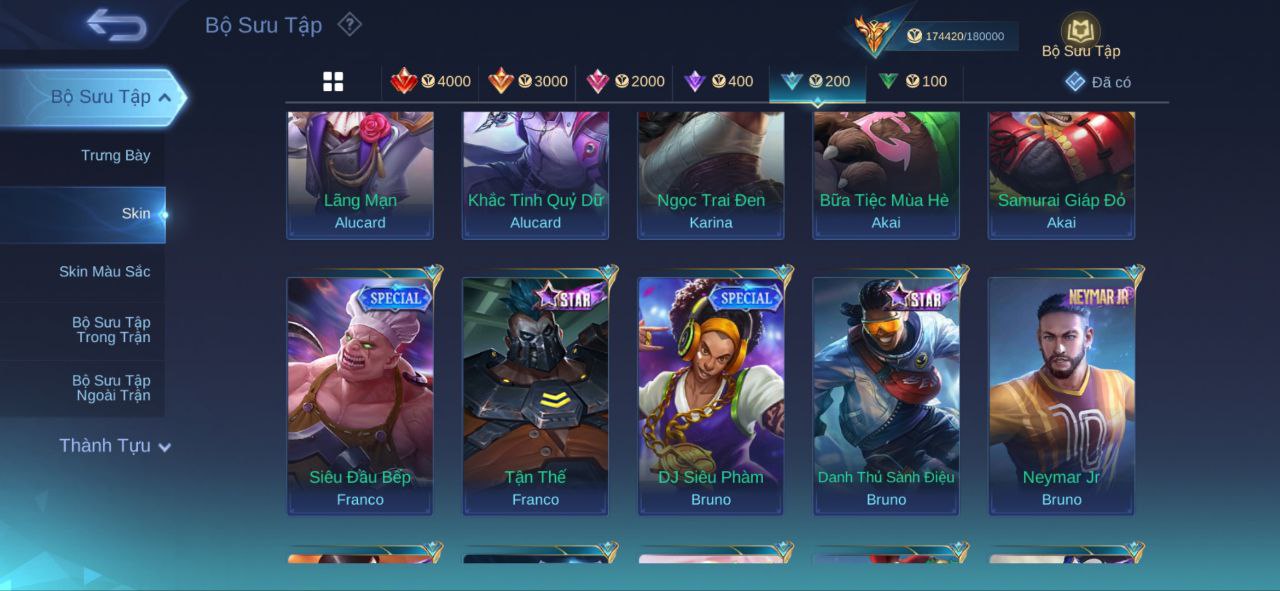Open the Neymar Jr Bruno skin card

pos(1061,396)
